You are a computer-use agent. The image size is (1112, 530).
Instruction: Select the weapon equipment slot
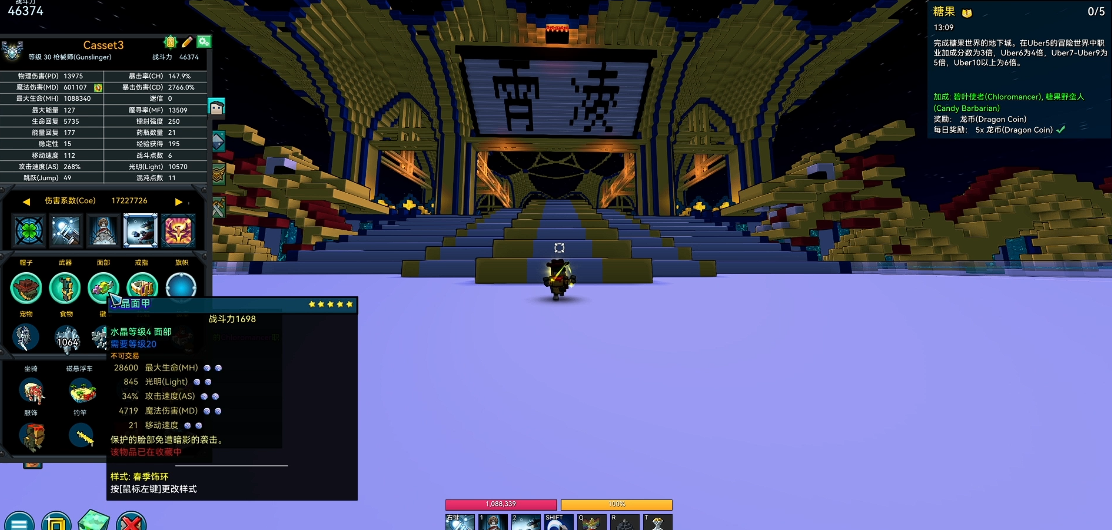[x=65, y=288]
